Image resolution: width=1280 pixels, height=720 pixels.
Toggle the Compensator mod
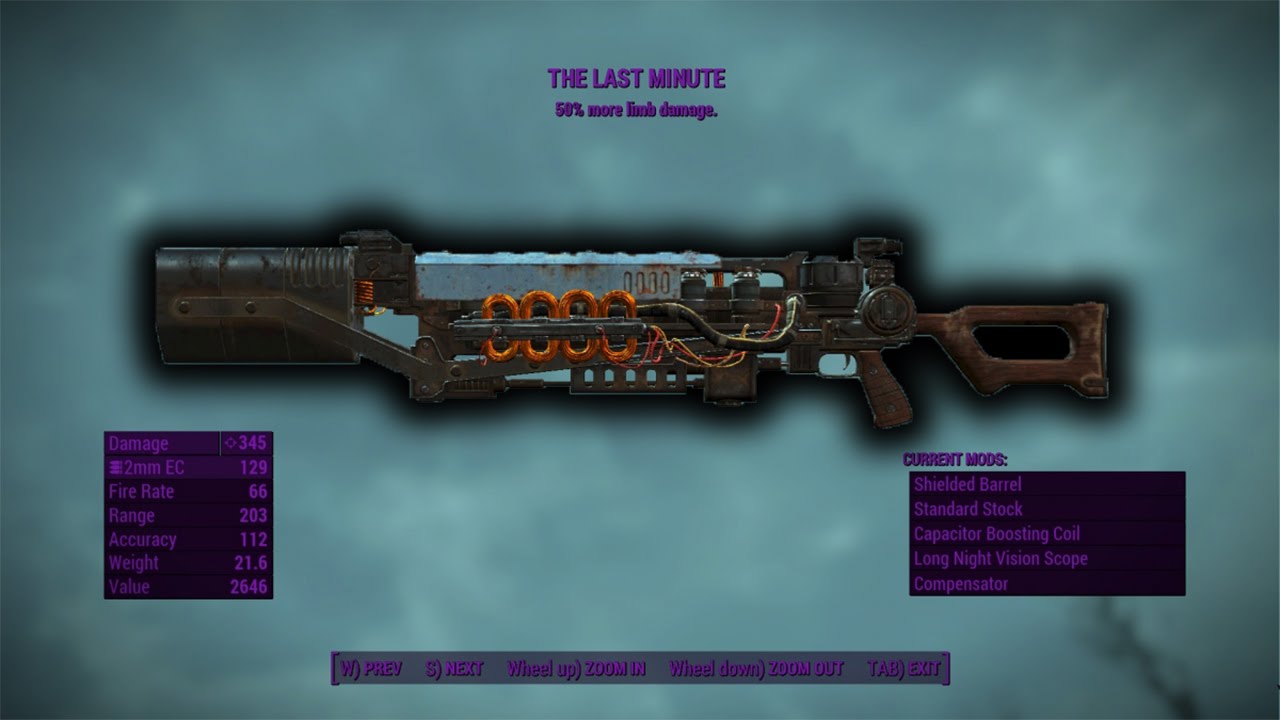point(962,583)
